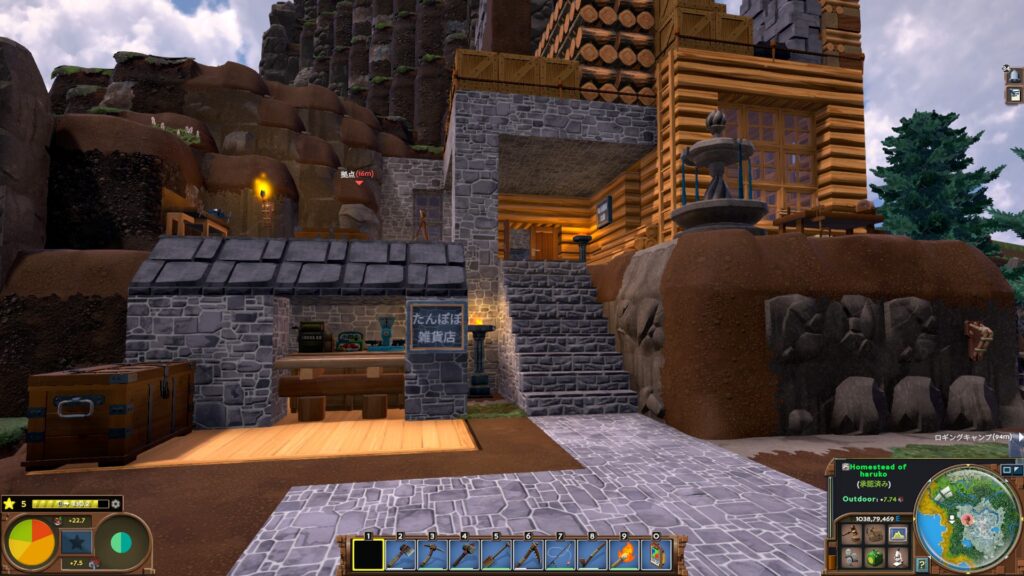Open the microscope research icon
The width and height of the screenshot is (1024, 576).
point(897,556)
